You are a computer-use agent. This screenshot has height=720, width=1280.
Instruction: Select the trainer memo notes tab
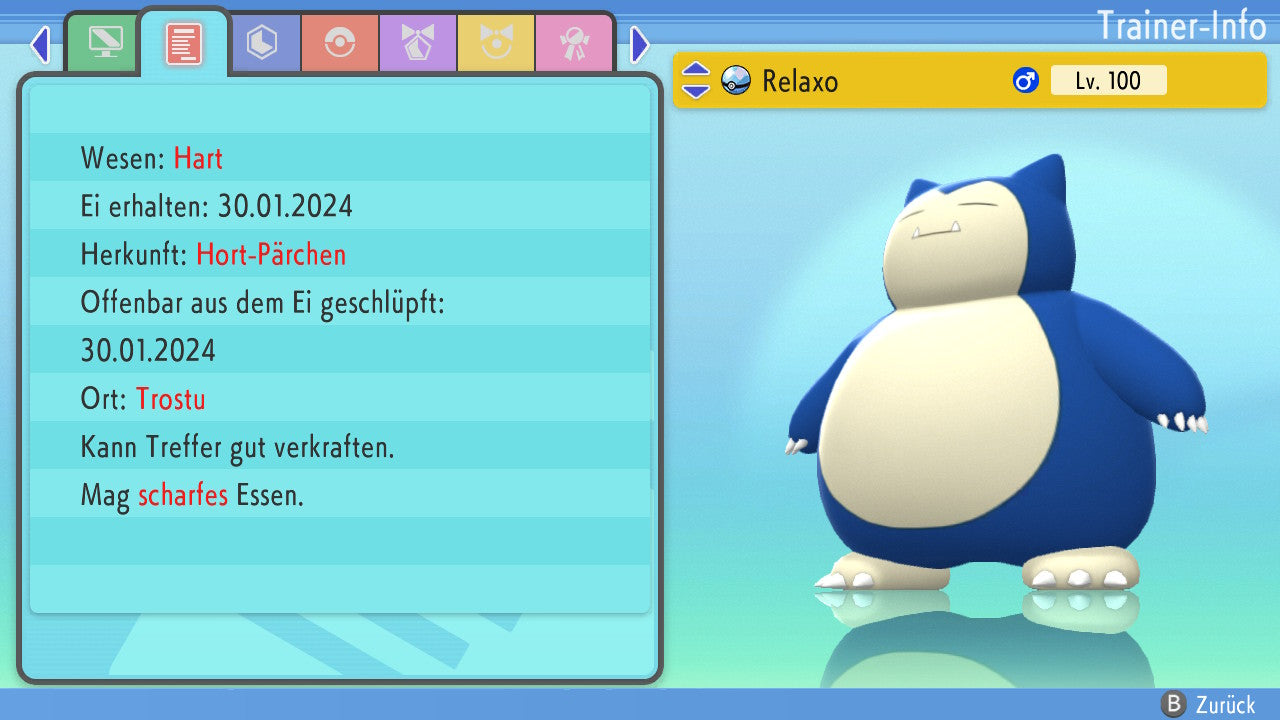point(184,44)
